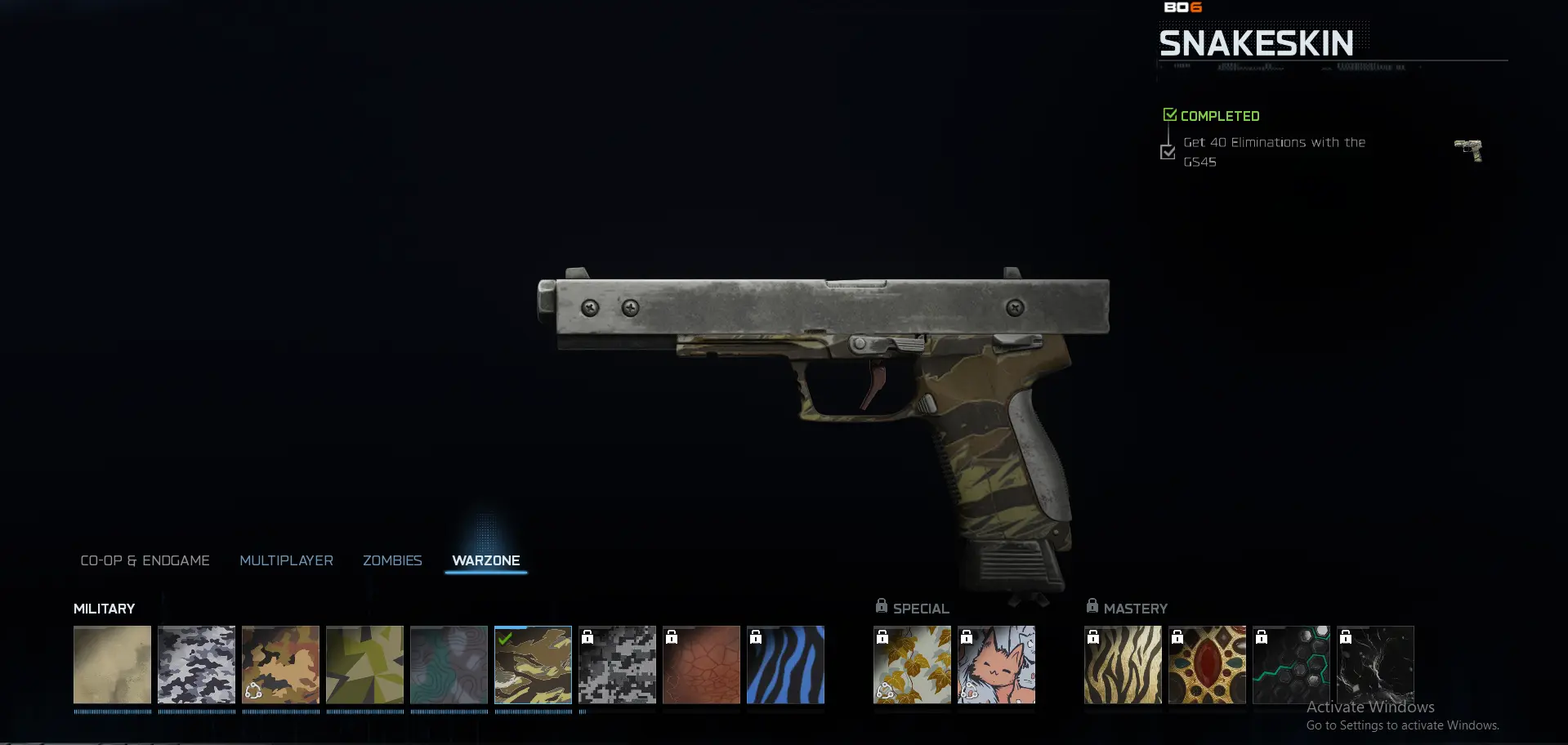
Task: Open the CO-OP & ENDGAME section
Action: click(x=145, y=560)
